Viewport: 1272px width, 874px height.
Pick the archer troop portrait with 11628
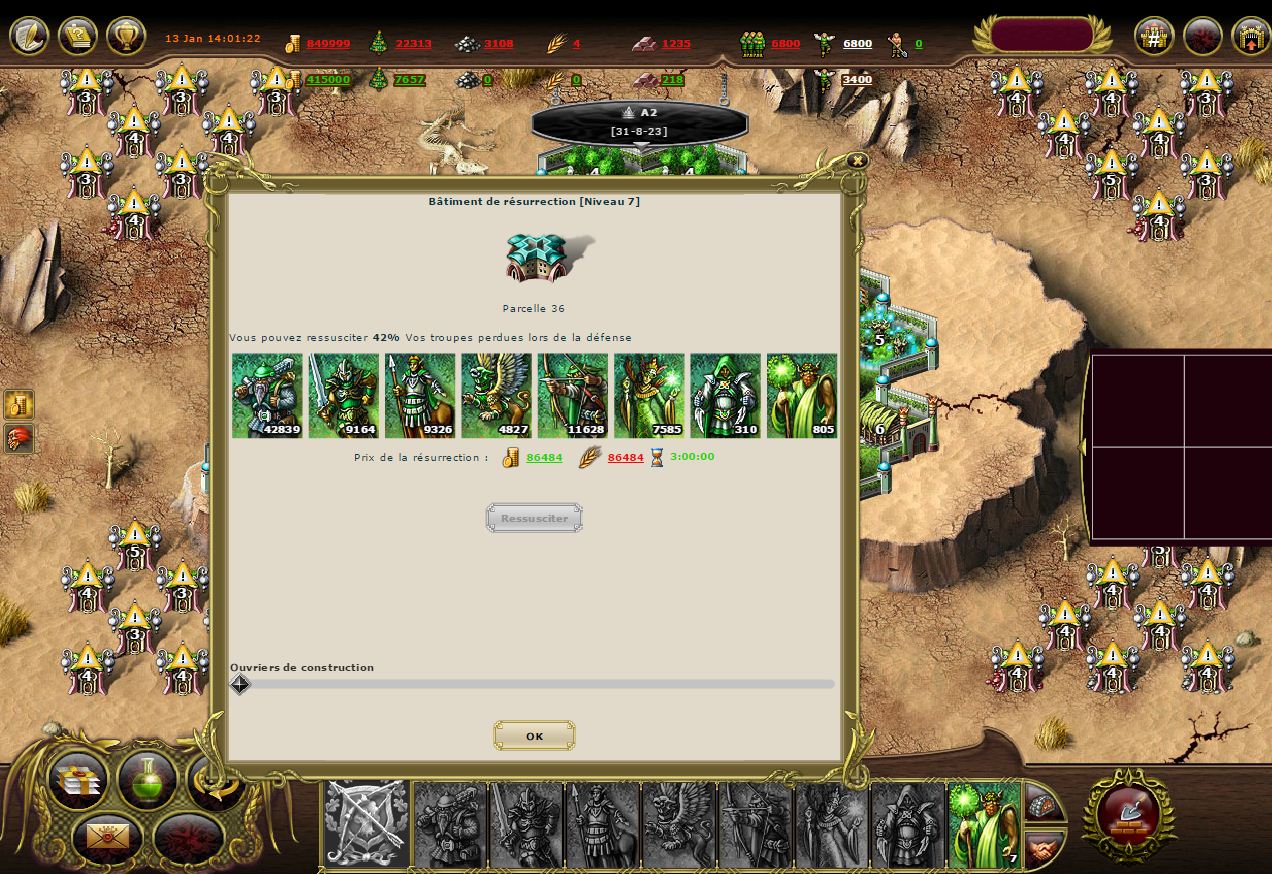pos(572,395)
